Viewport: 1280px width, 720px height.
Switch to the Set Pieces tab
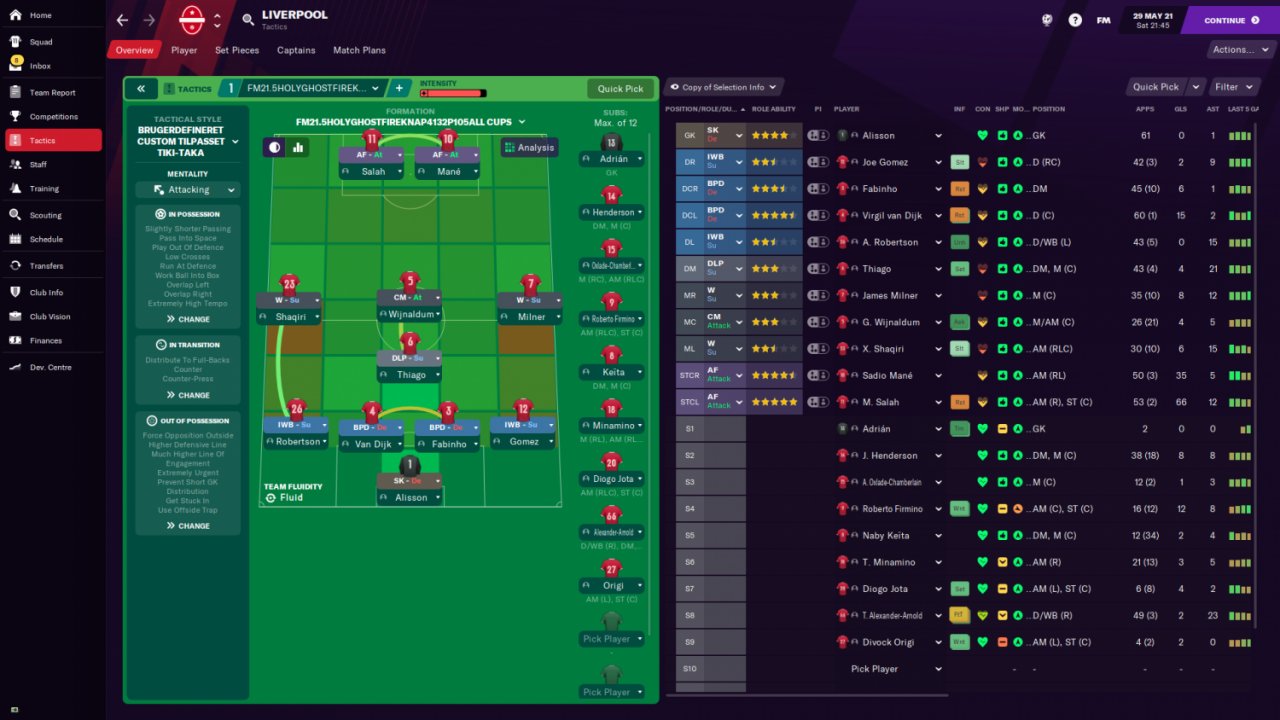[x=237, y=50]
